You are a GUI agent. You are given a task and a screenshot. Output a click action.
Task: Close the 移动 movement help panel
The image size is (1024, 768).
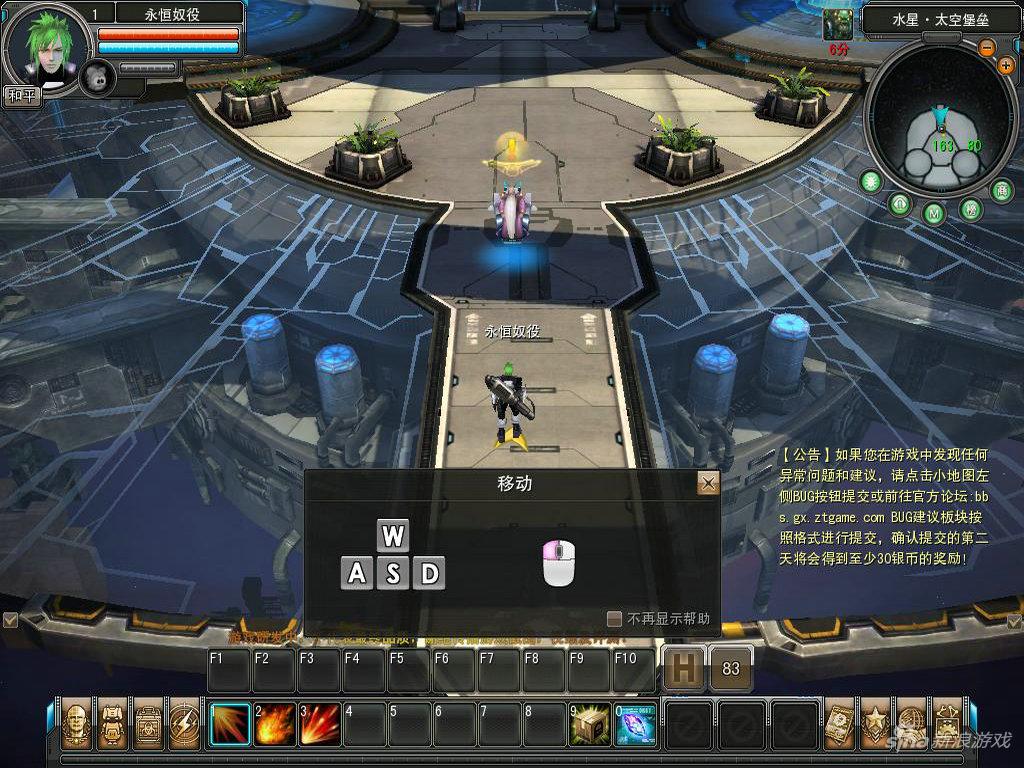708,484
